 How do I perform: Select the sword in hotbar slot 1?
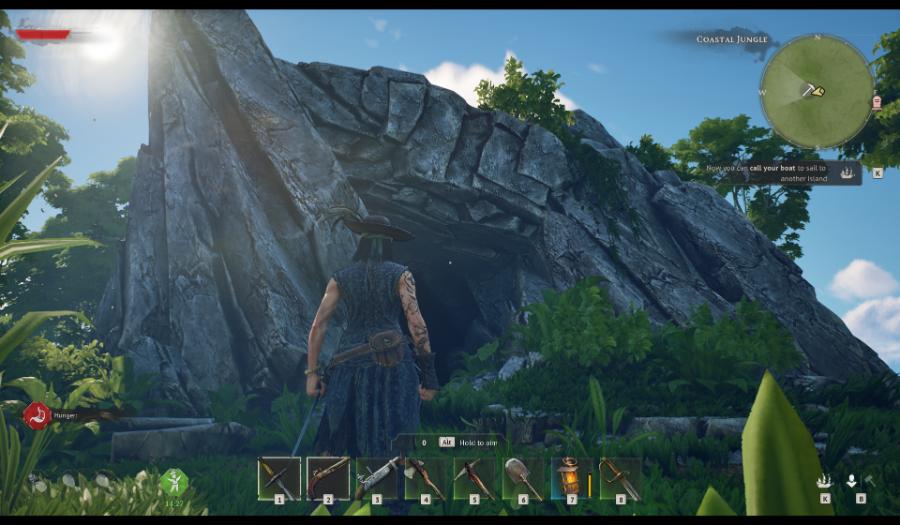pyautogui.click(x=278, y=478)
